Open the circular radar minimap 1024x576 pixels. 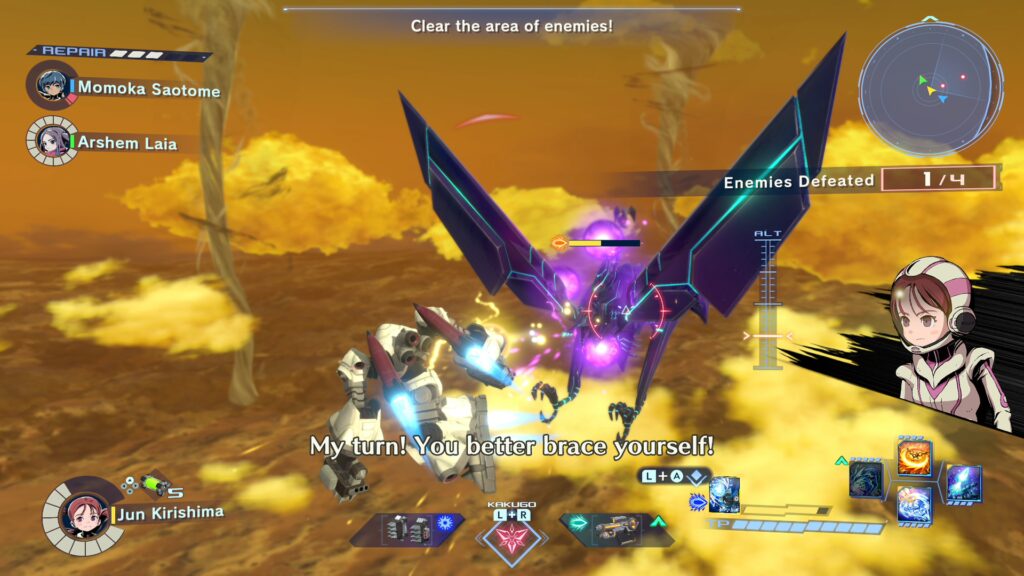click(930, 88)
